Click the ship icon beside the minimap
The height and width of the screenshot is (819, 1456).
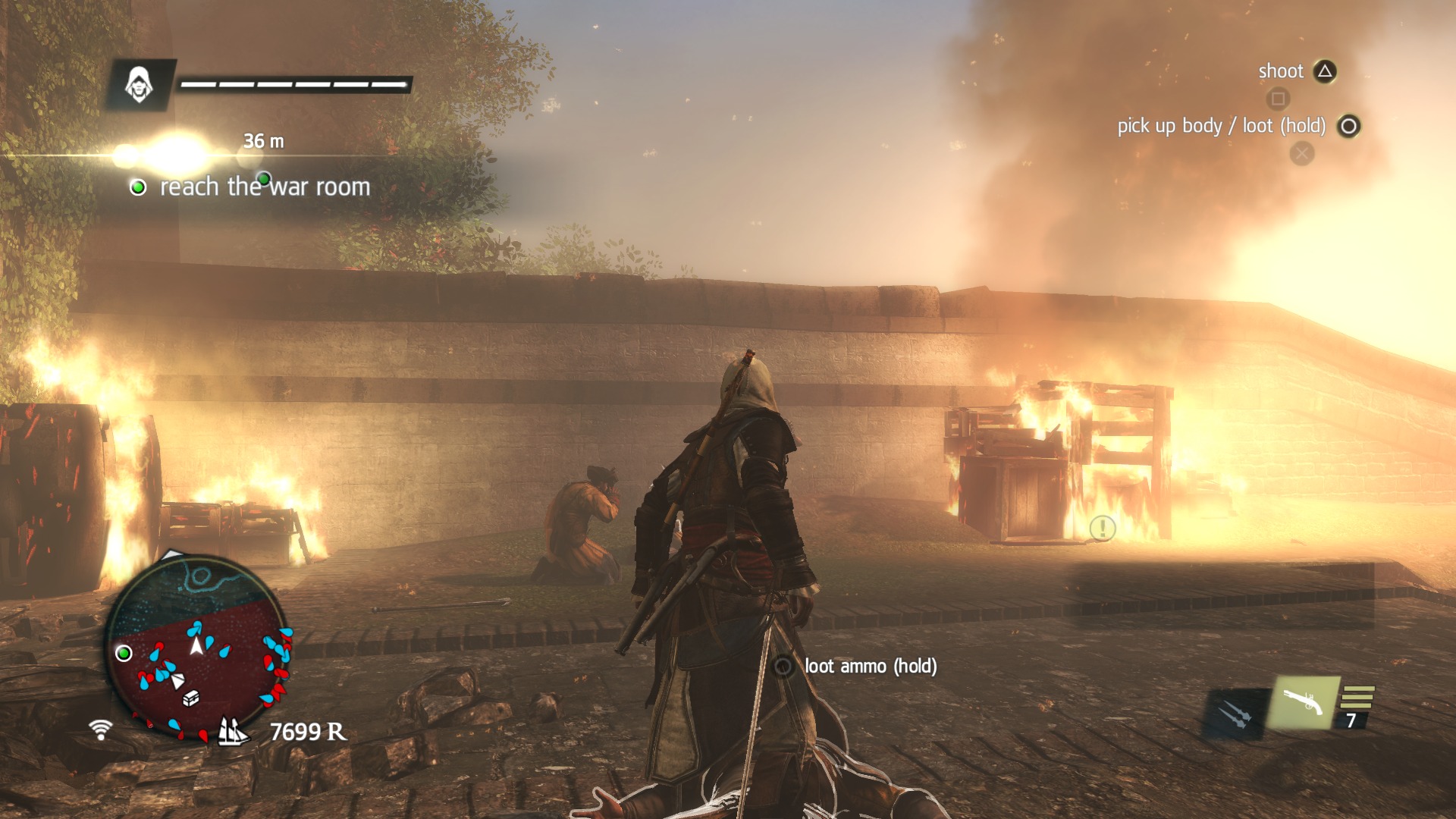(232, 731)
